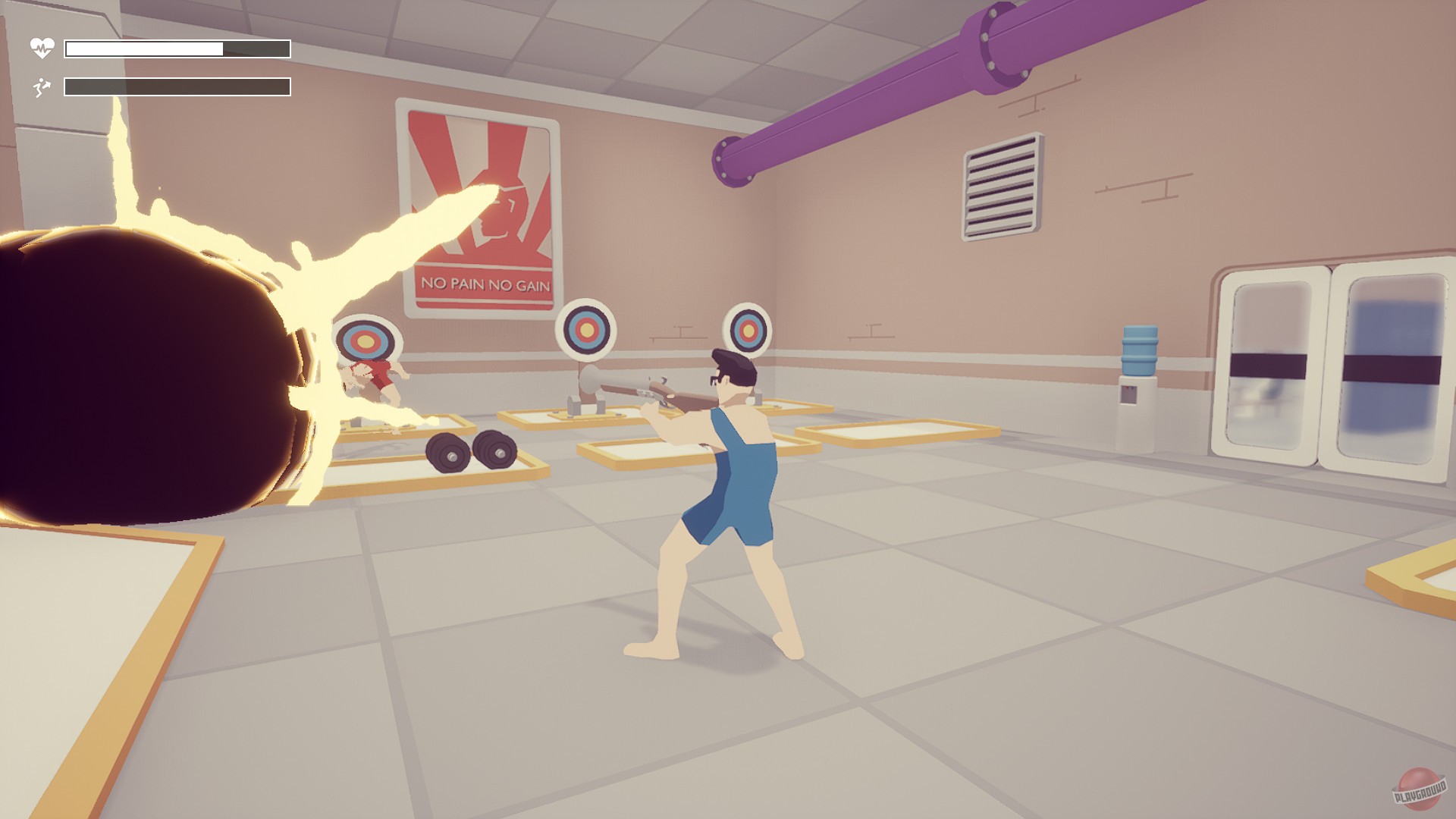Click the wall ventilation grille
This screenshot has width=1456, height=819.
coord(1001,186)
